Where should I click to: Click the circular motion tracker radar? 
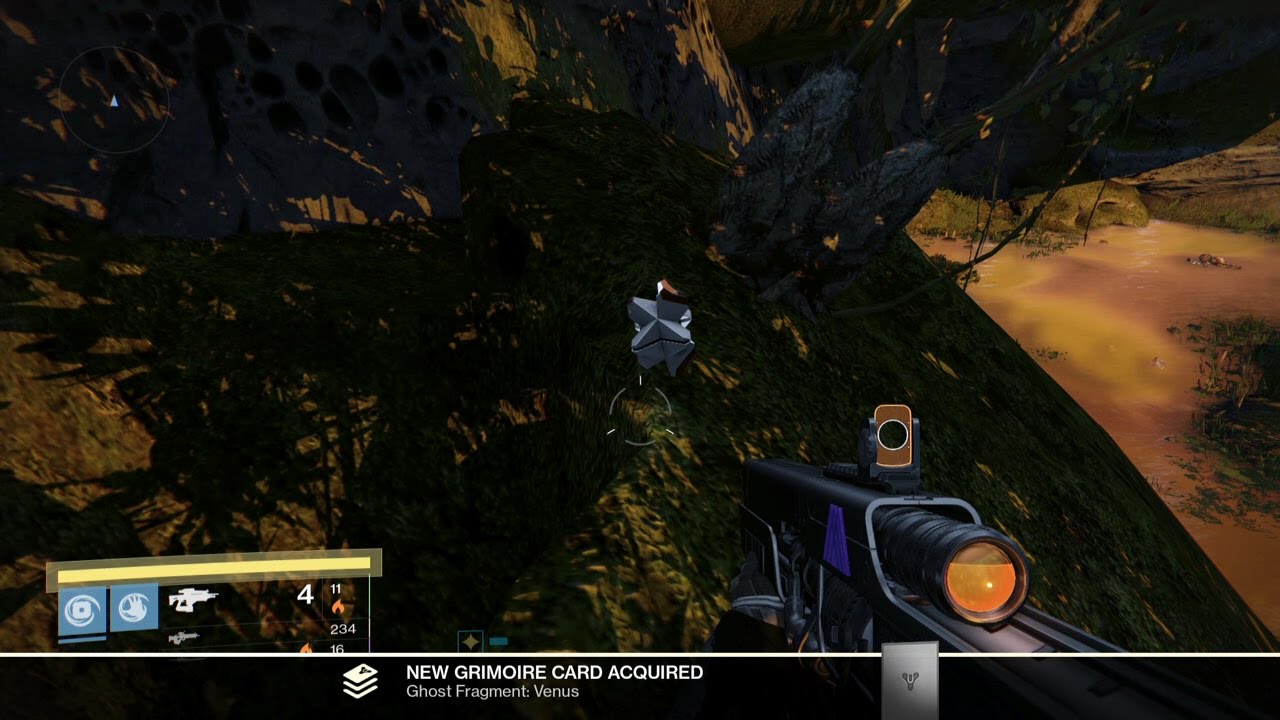click(115, 100)
